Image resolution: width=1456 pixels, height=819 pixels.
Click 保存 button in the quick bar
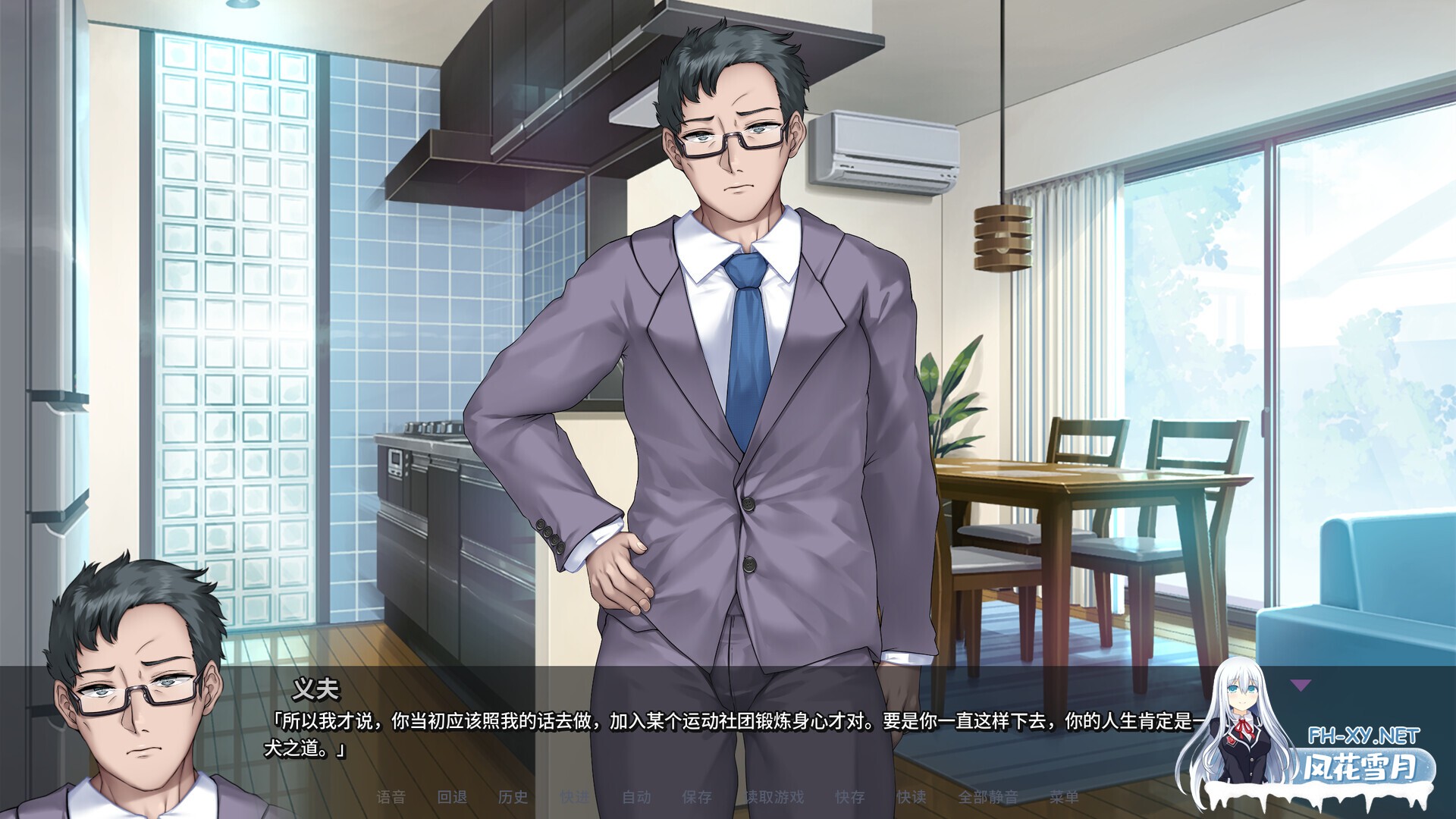(696, 796)
